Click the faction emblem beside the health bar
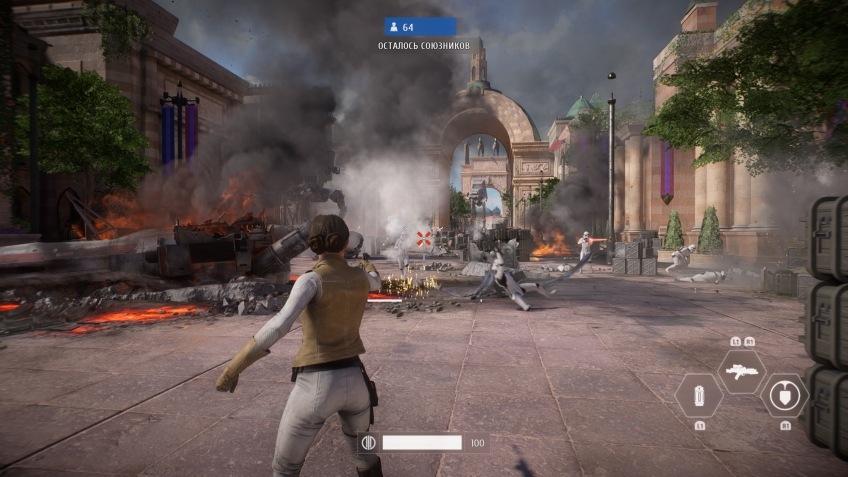This screenshot has width=848, height=477. tap(367, 442)
